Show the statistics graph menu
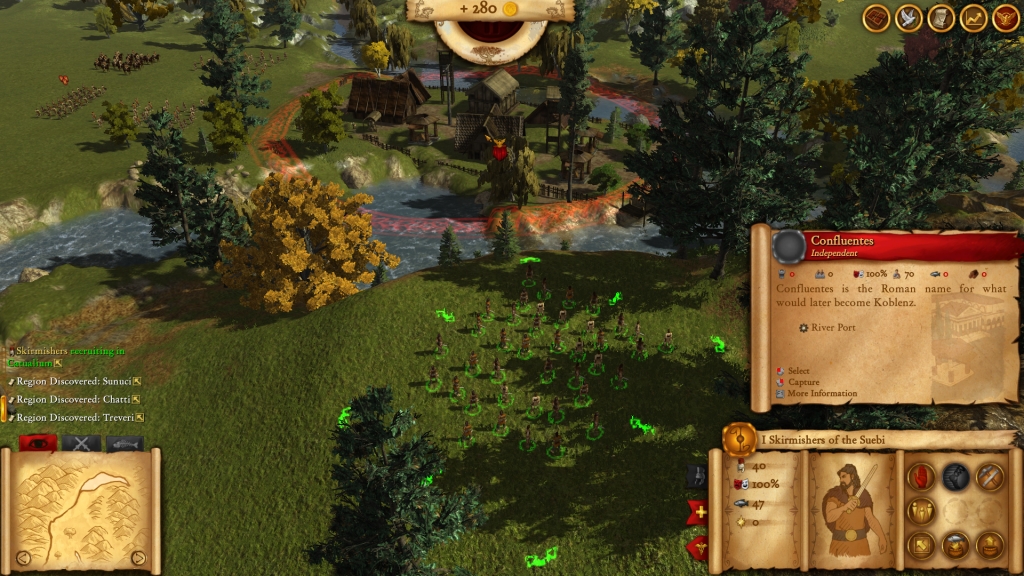This screenshot has height=576, width=1024. tap(973, 17)
